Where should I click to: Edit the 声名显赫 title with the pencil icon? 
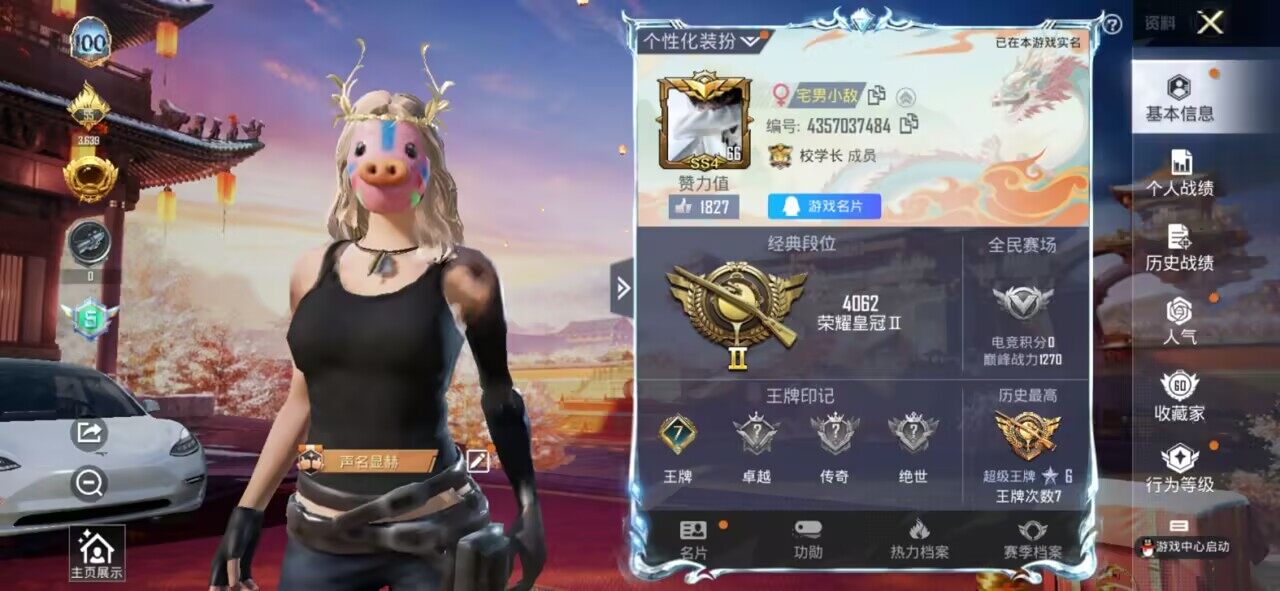478,460
